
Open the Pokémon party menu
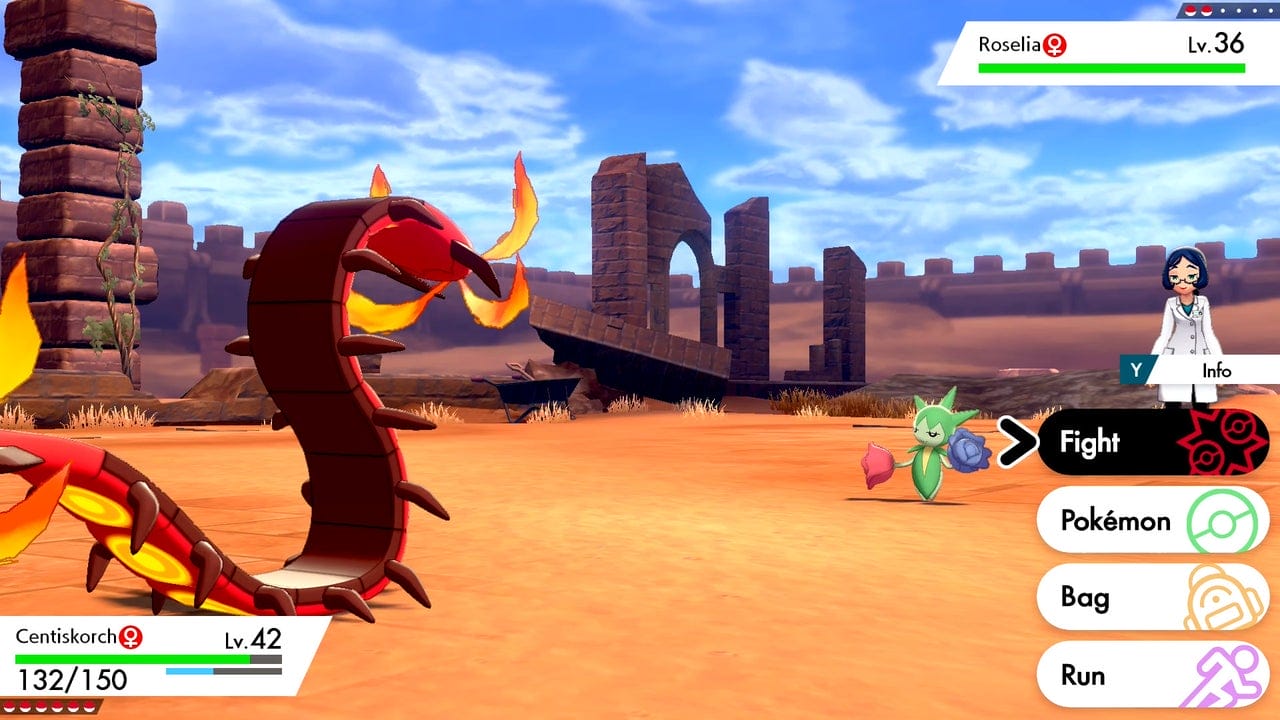click(x=1152, y=520)
